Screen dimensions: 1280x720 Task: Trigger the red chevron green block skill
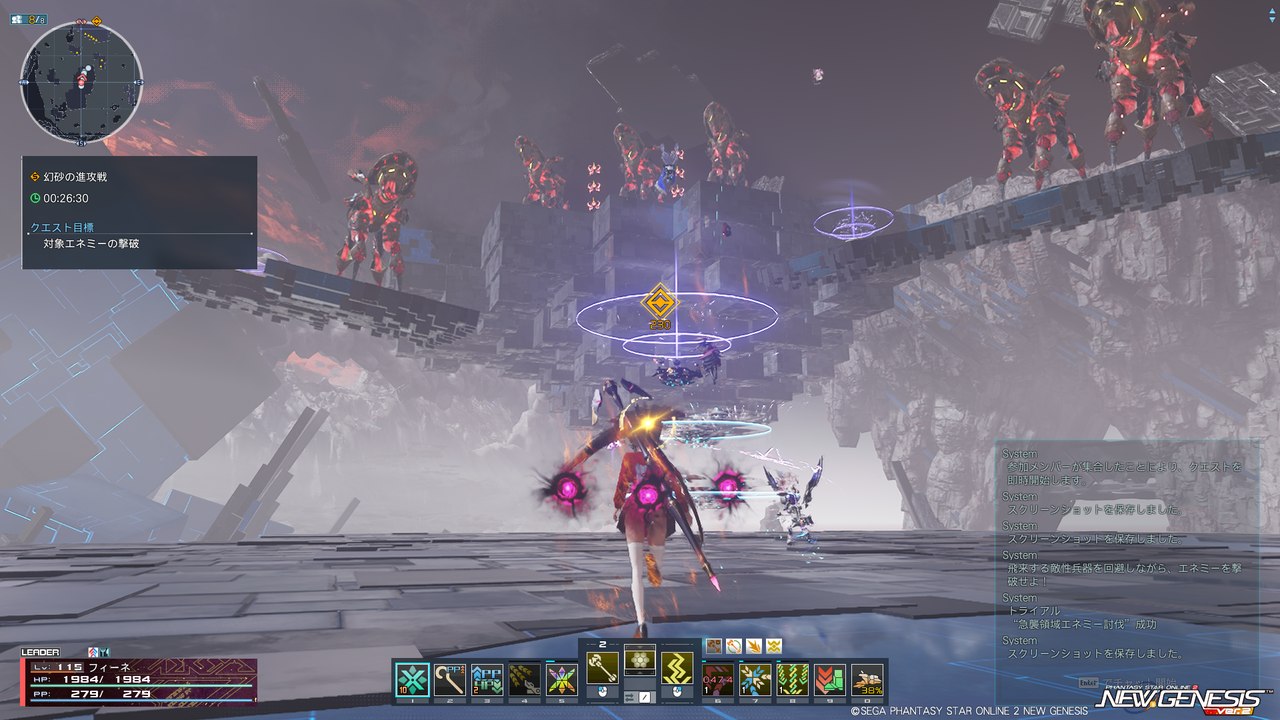pyautogui.click(x=830, y=679)
